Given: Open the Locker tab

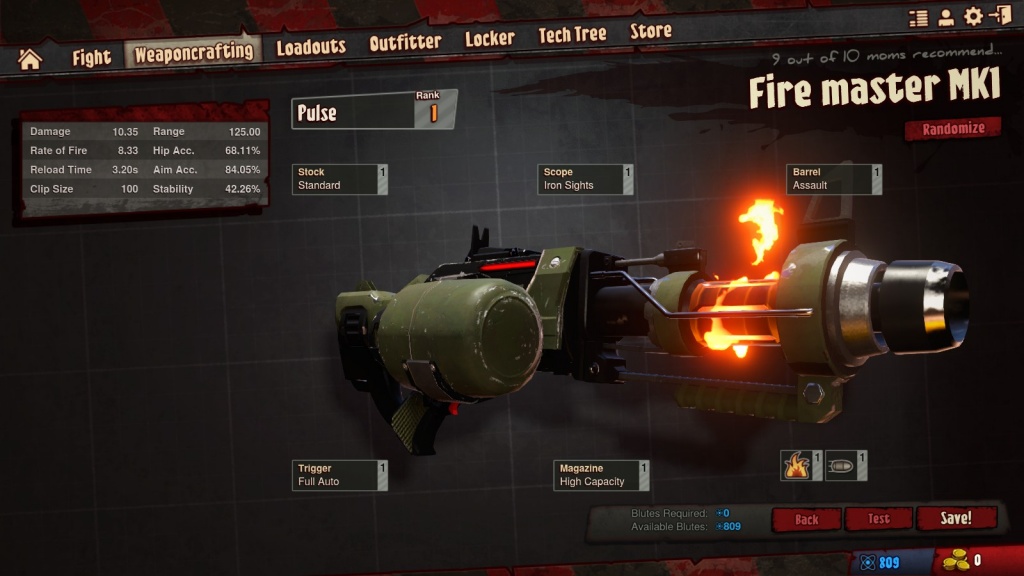Looking at the screenshot, I should pyautogui.click(x=490, y=39).
